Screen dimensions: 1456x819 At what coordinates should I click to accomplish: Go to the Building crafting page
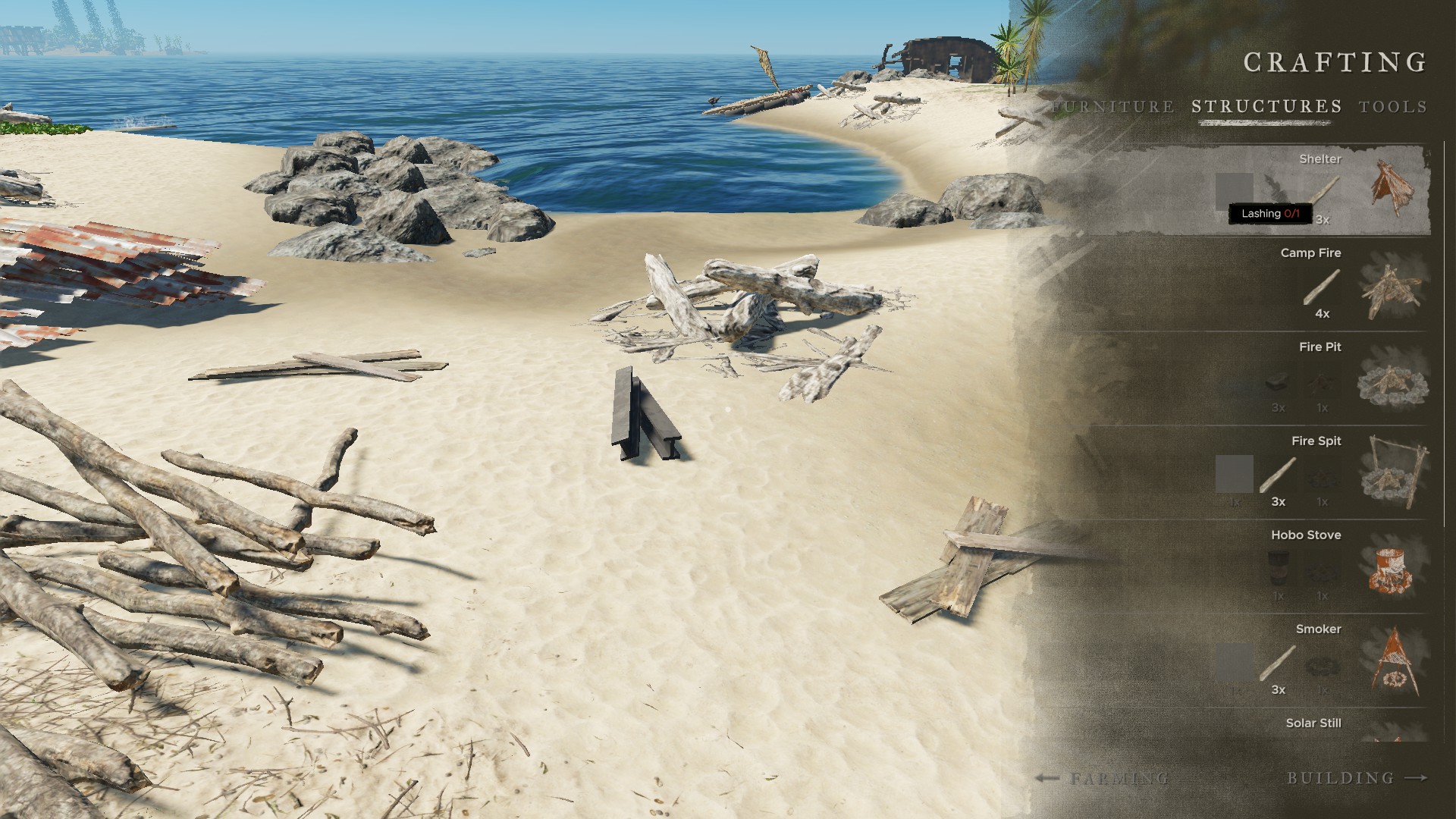(1357, 778)
